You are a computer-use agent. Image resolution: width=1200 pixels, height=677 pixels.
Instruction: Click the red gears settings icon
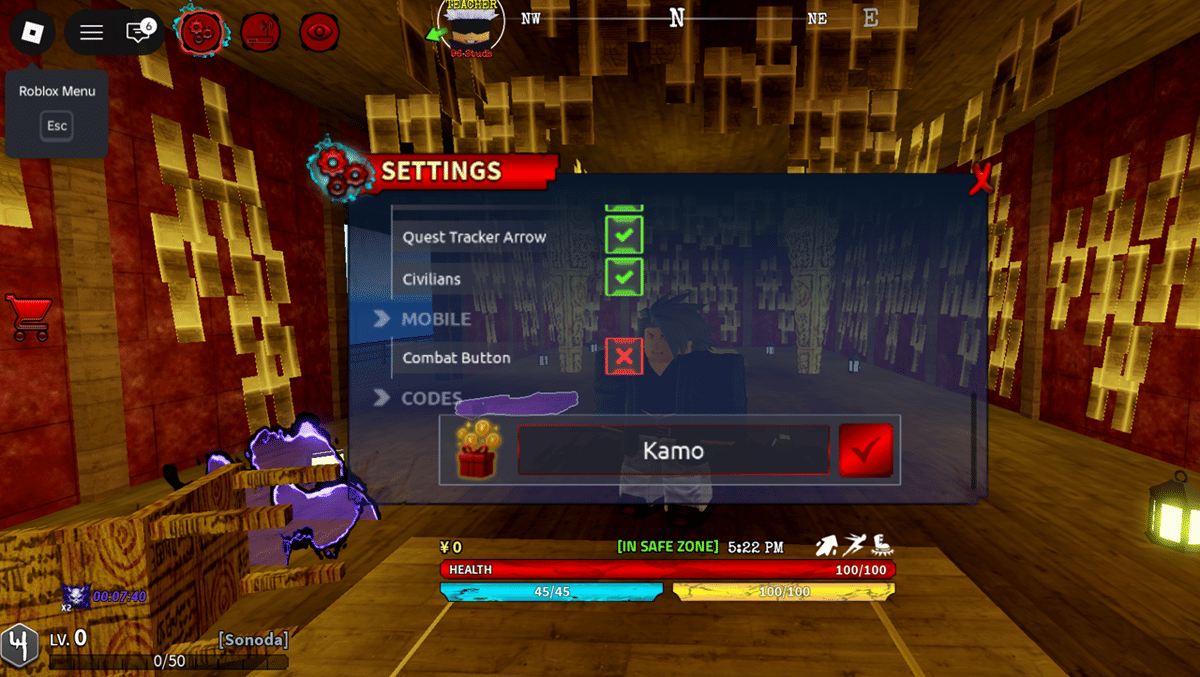pos(200,32)
